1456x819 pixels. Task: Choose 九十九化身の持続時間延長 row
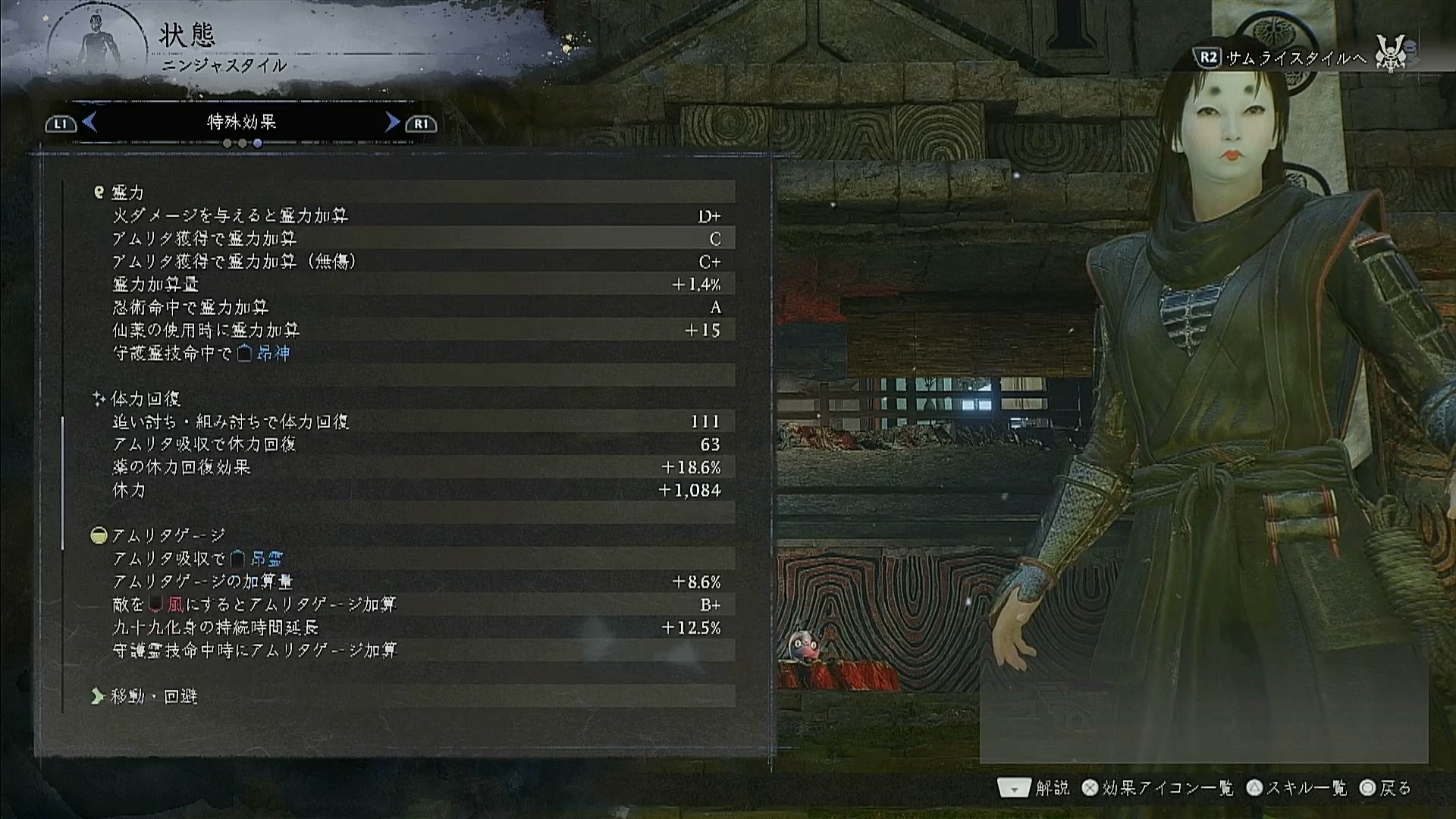[x=416, y=628]
